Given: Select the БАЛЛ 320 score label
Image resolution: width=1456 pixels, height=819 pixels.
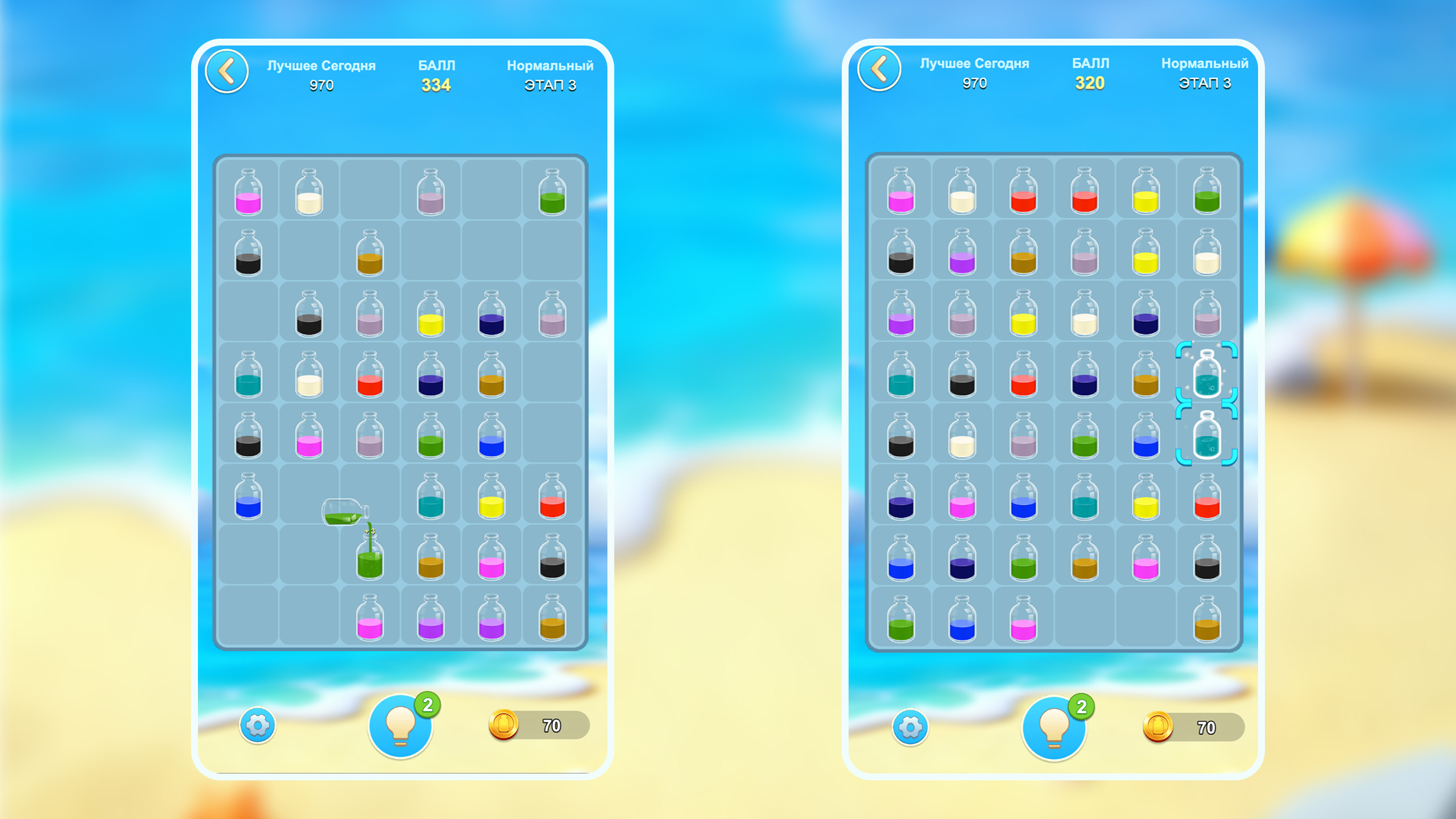Looking at the screenshot, I should pyautogui.click(x=1089, y=73).
